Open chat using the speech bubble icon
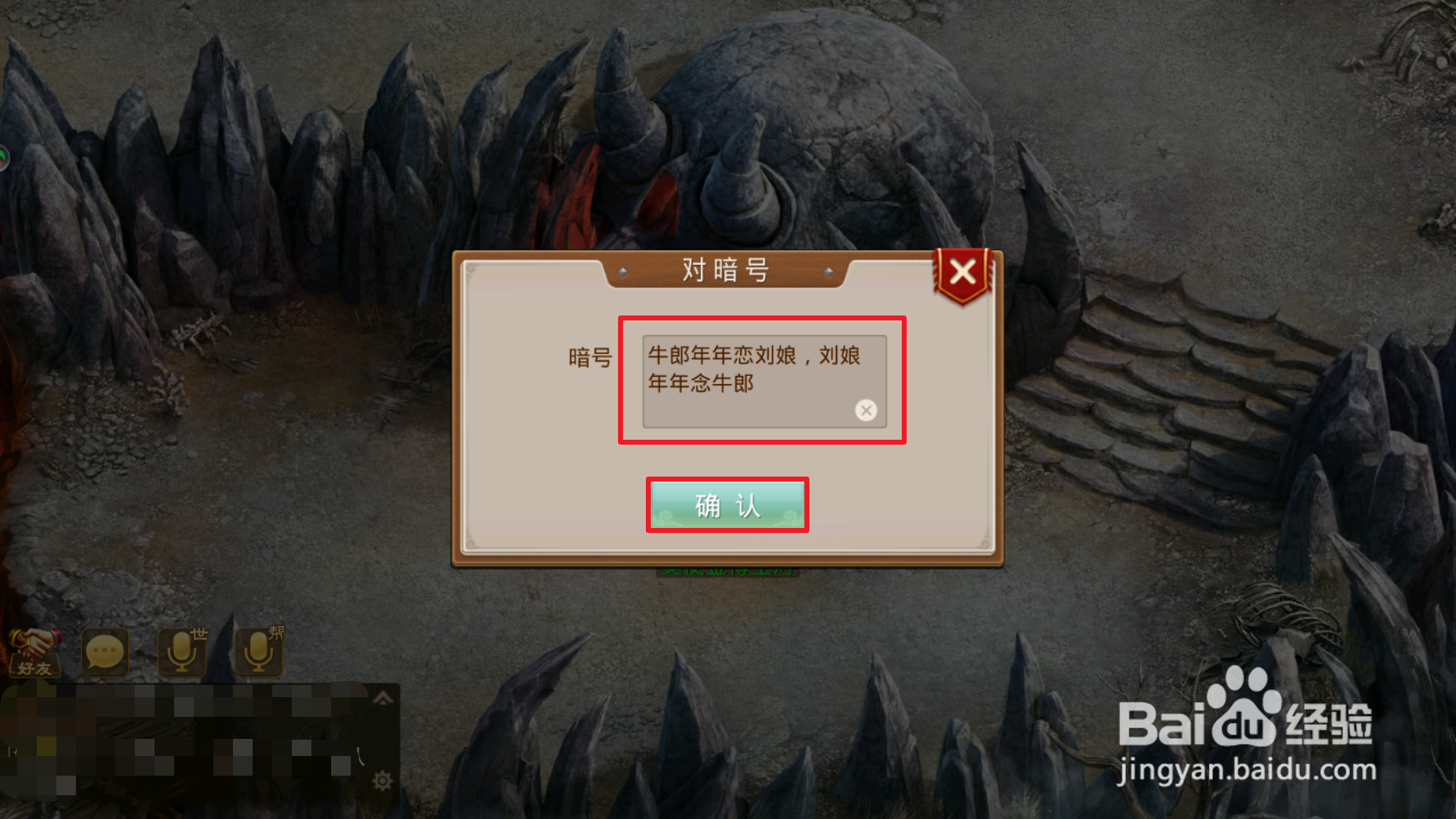The height and width of the screenshot is (819, 1456). point(104,651)
